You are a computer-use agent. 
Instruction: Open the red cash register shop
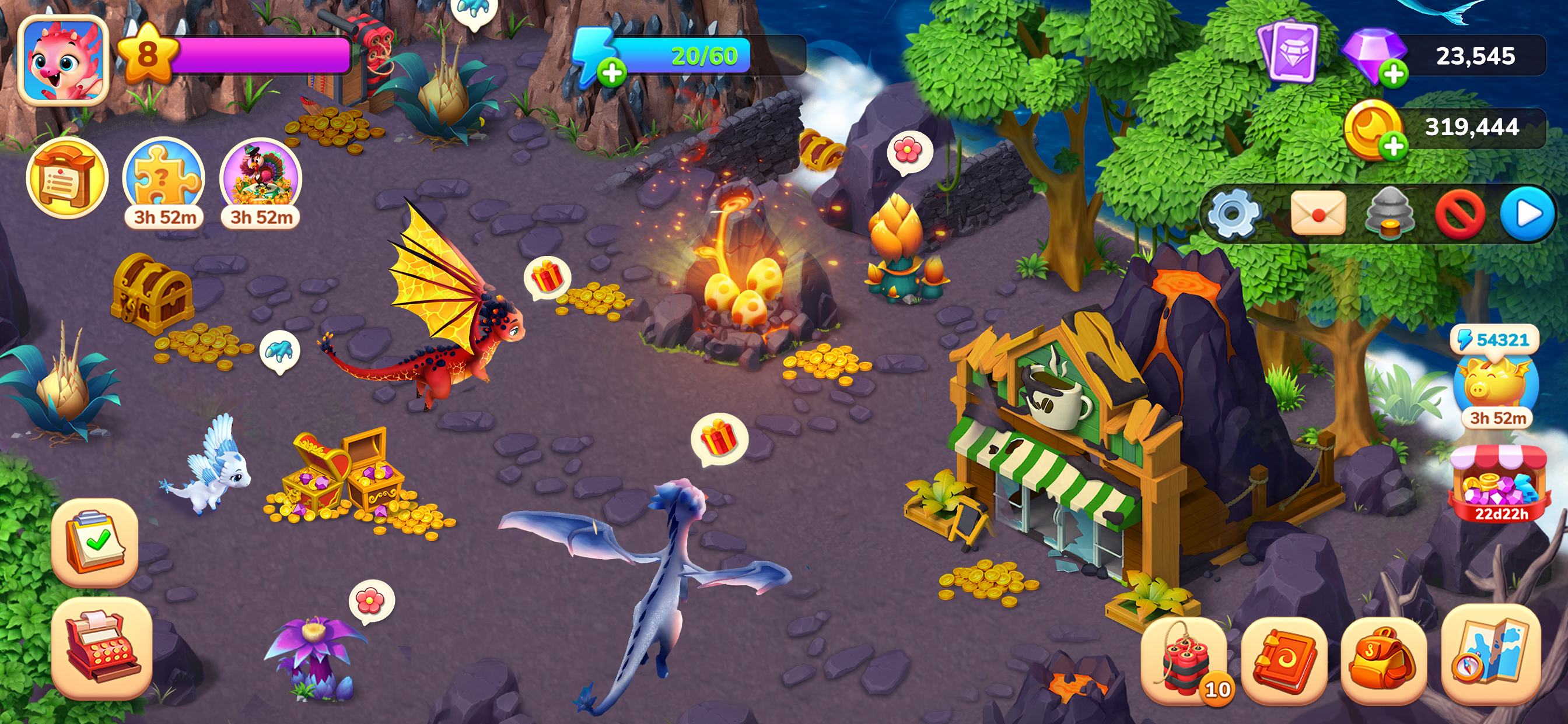coord(101,646)
